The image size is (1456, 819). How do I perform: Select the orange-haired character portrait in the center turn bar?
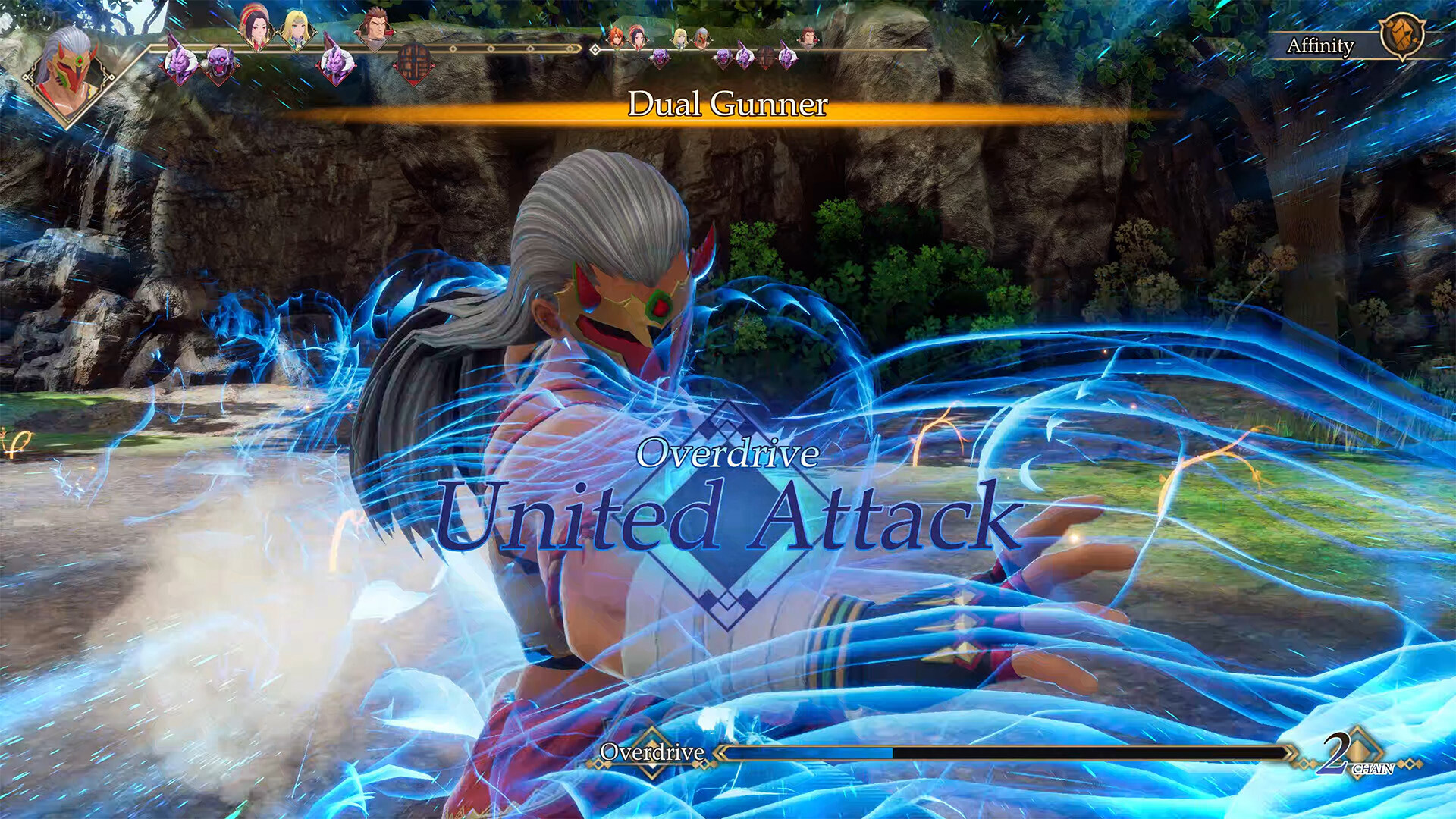tap(615, 36)
